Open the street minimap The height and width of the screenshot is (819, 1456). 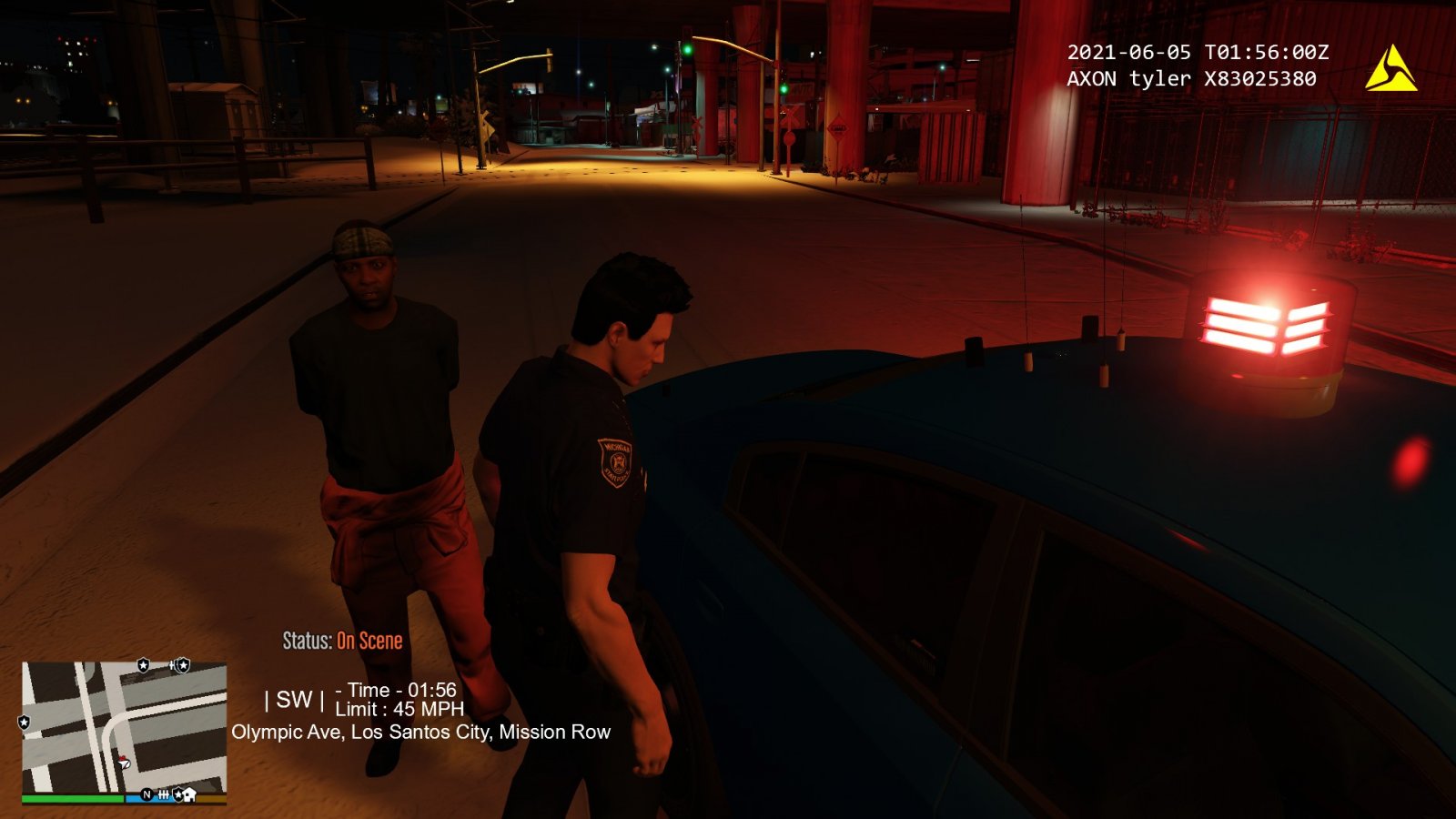[x=124, y=727]
